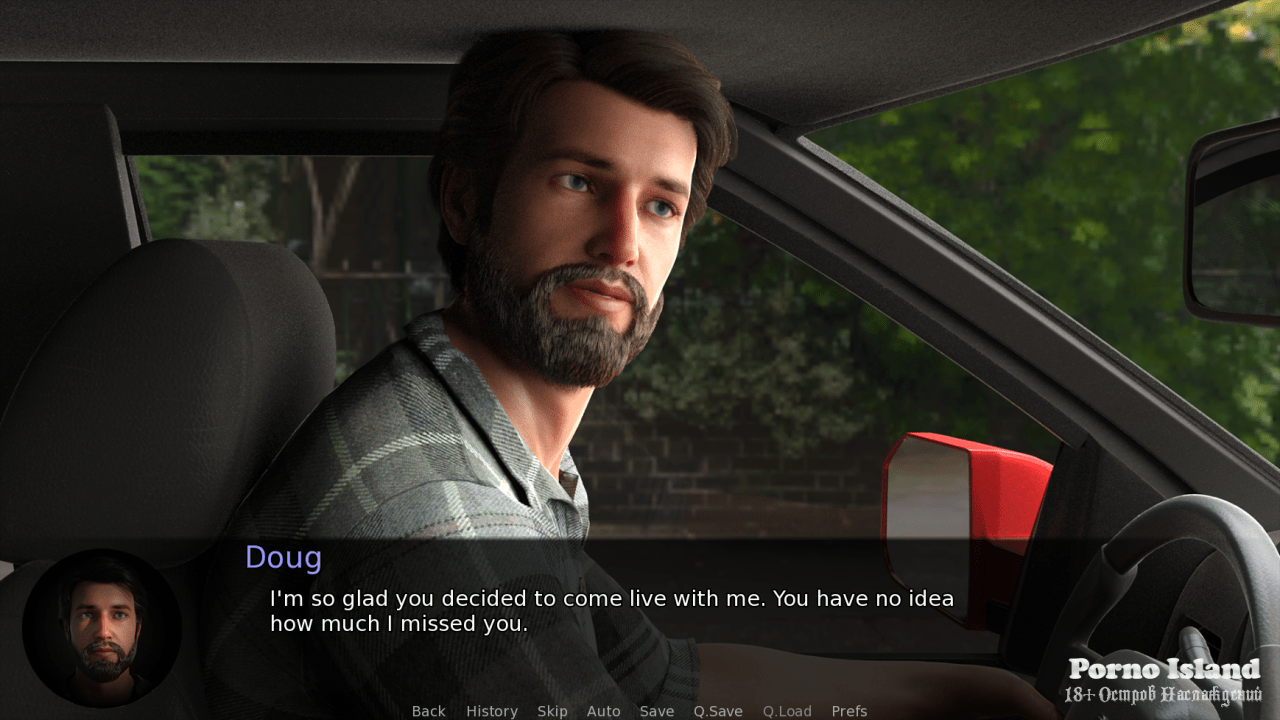The height and width of the screenshot is (720, 1280).
Task: Click Q.Save to quick save
Action: (x=718, y=711)
